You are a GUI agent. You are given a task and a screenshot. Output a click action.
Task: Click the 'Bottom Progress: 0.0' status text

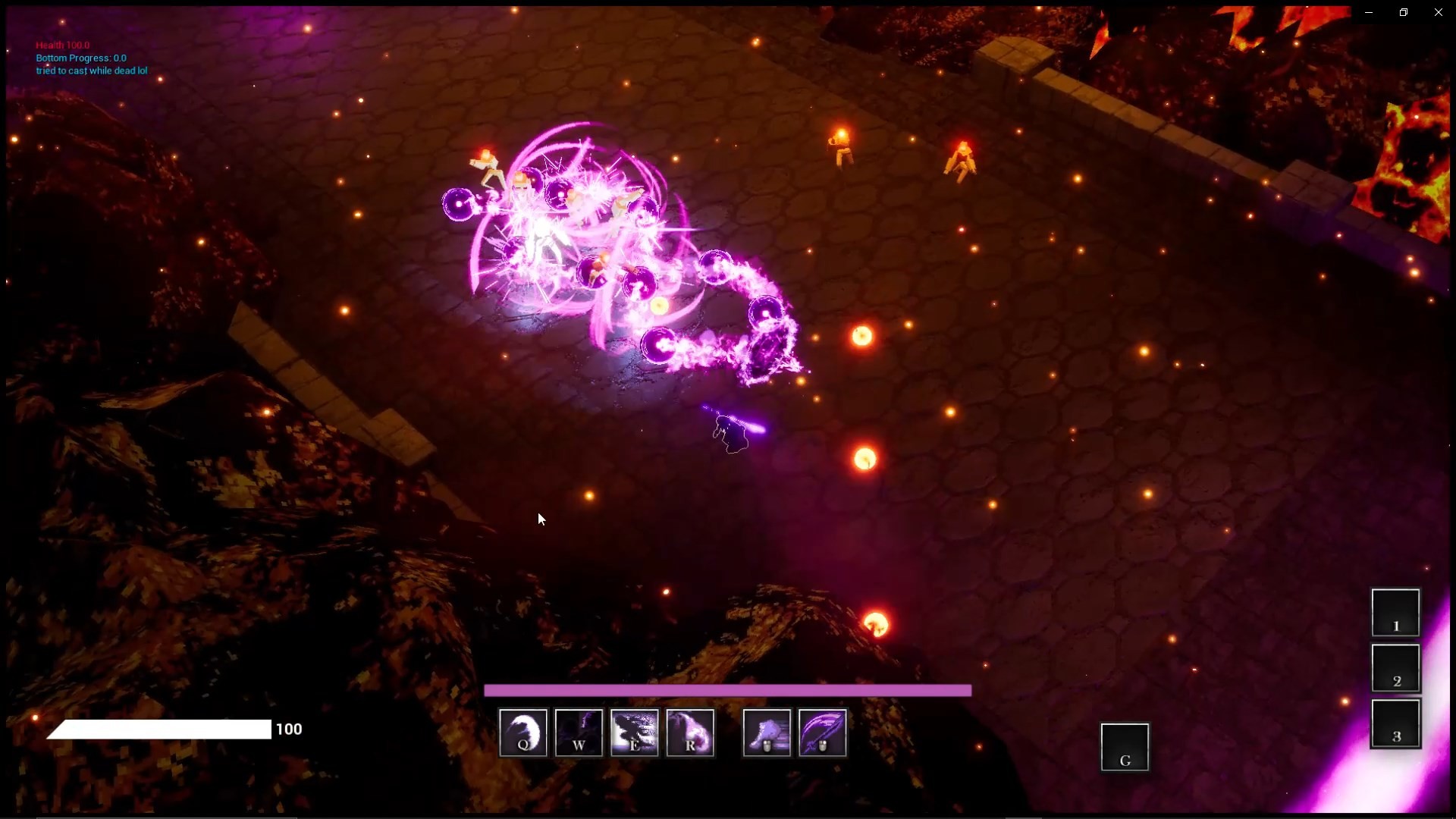click(81, 58)
